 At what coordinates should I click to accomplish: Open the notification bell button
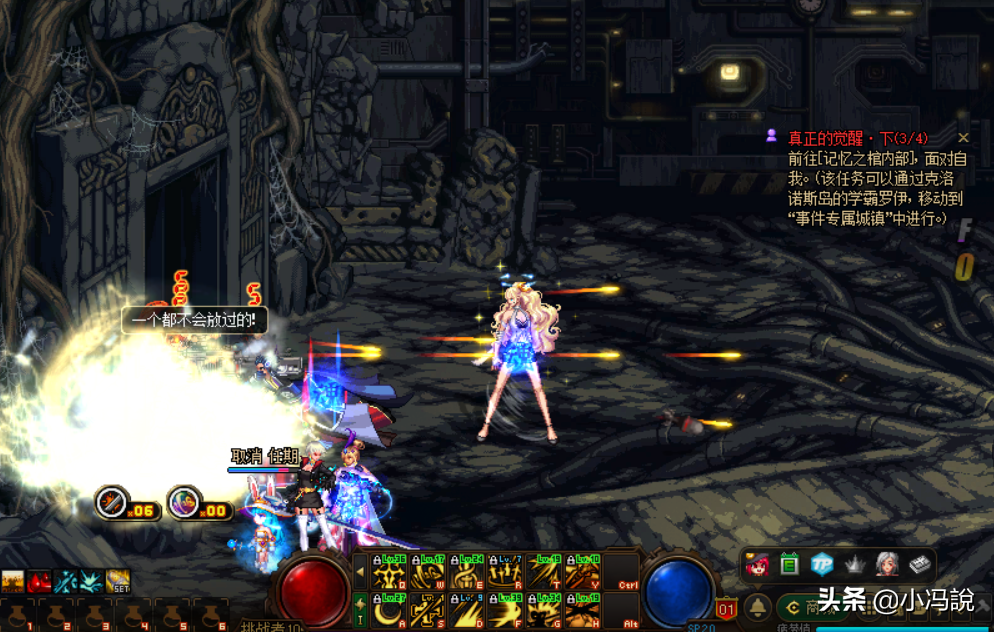(759, 607)
